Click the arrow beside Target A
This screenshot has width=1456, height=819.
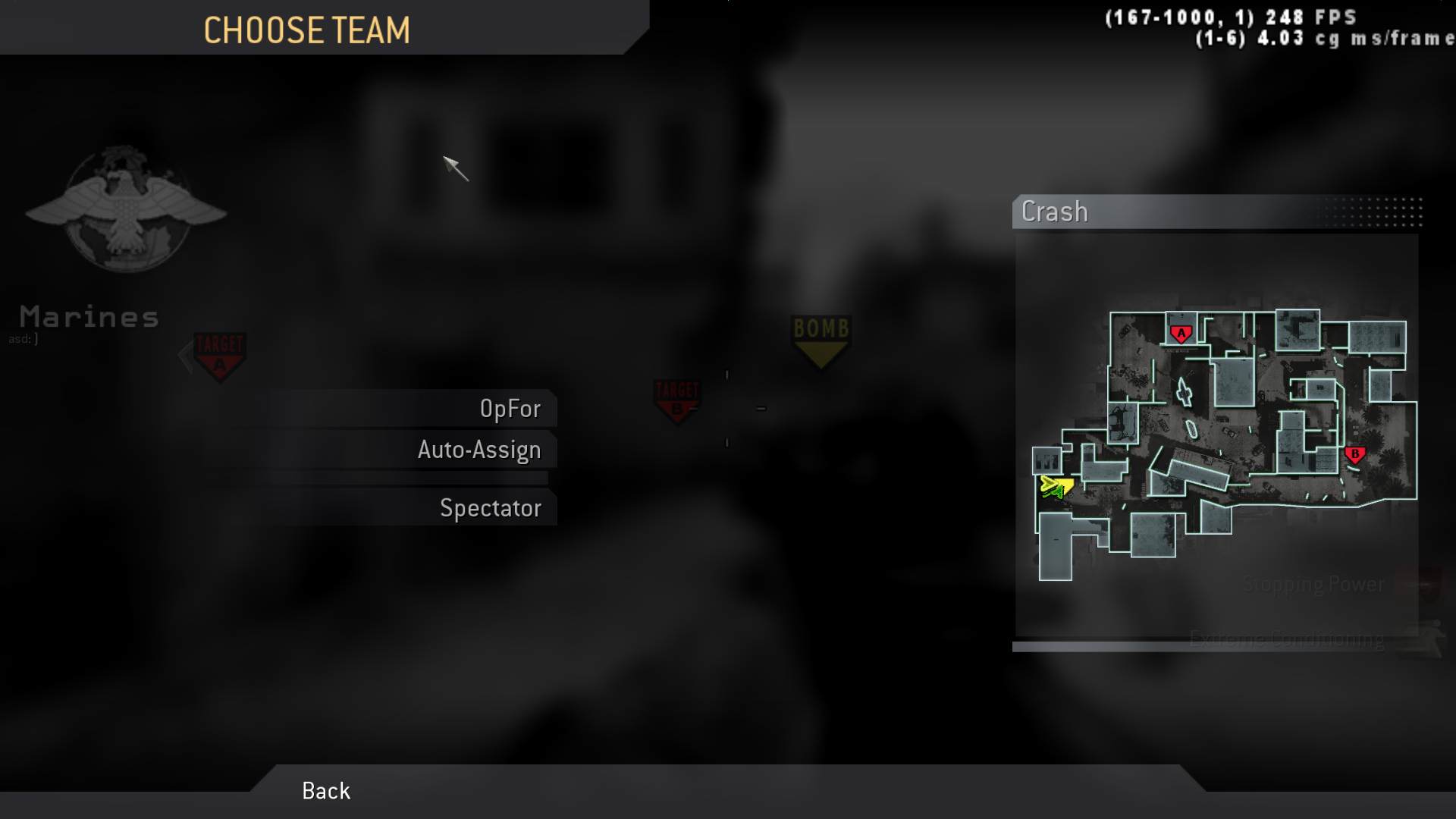pos(186,353)
